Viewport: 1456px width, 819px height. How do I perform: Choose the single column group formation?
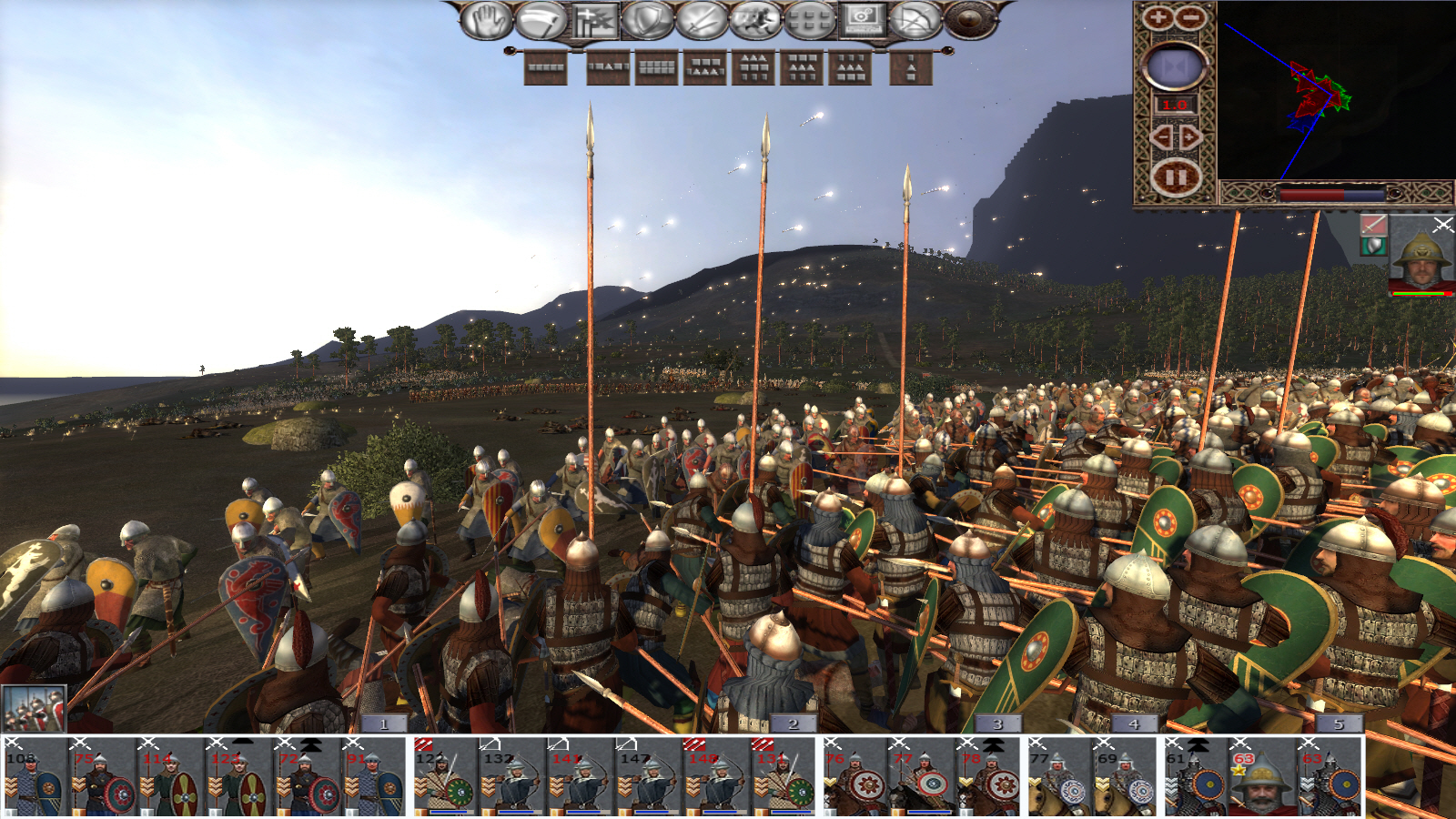[911, 67]
